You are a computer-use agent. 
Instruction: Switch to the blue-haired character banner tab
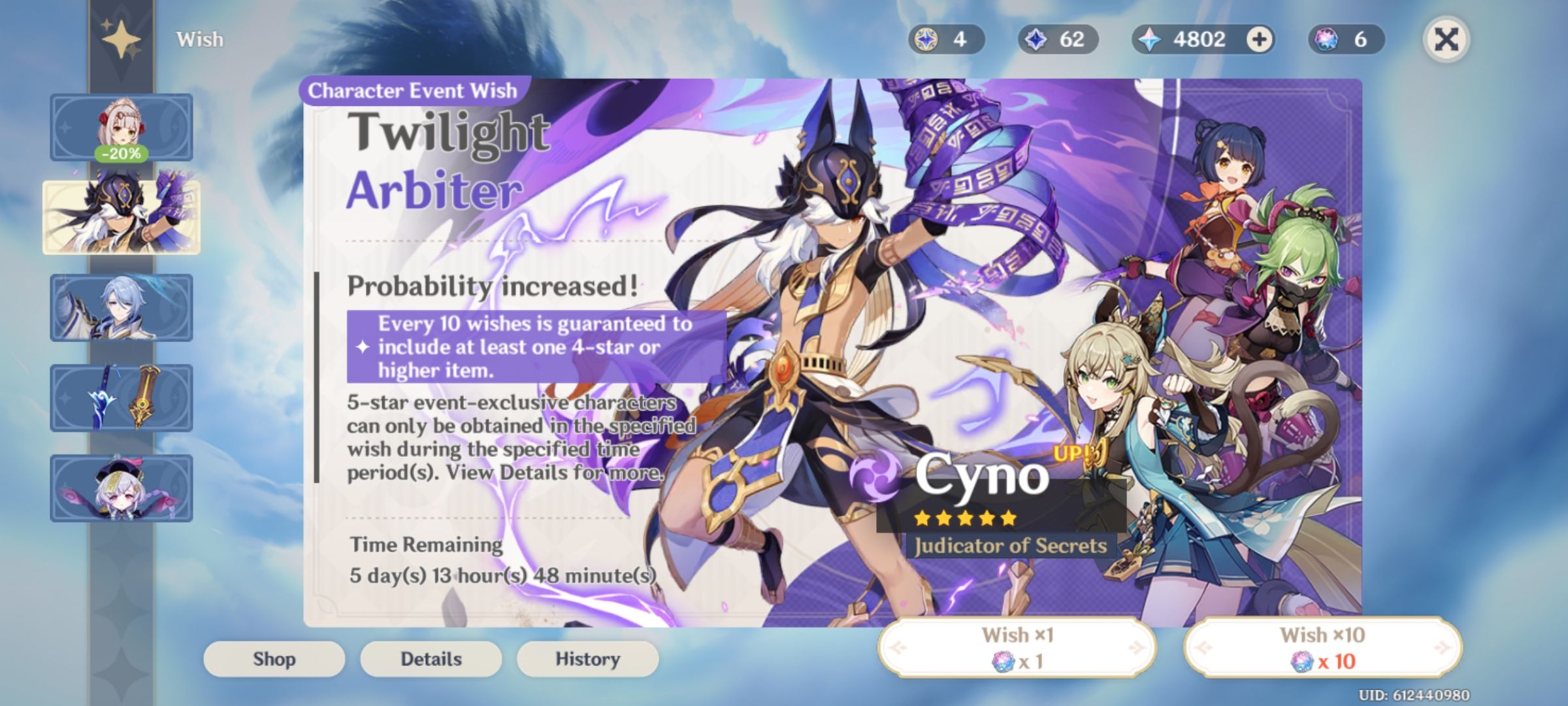(x=122, y=307)
